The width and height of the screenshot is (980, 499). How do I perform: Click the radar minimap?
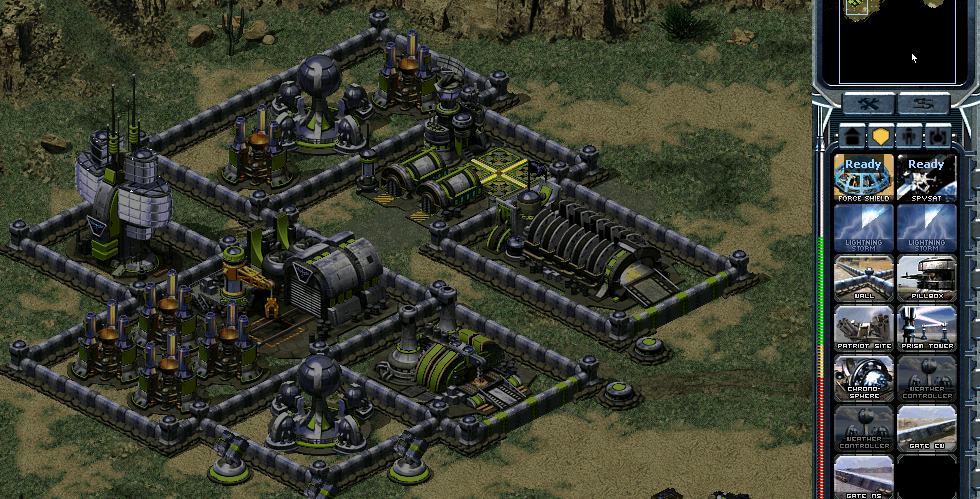click(x=895, y=42)
